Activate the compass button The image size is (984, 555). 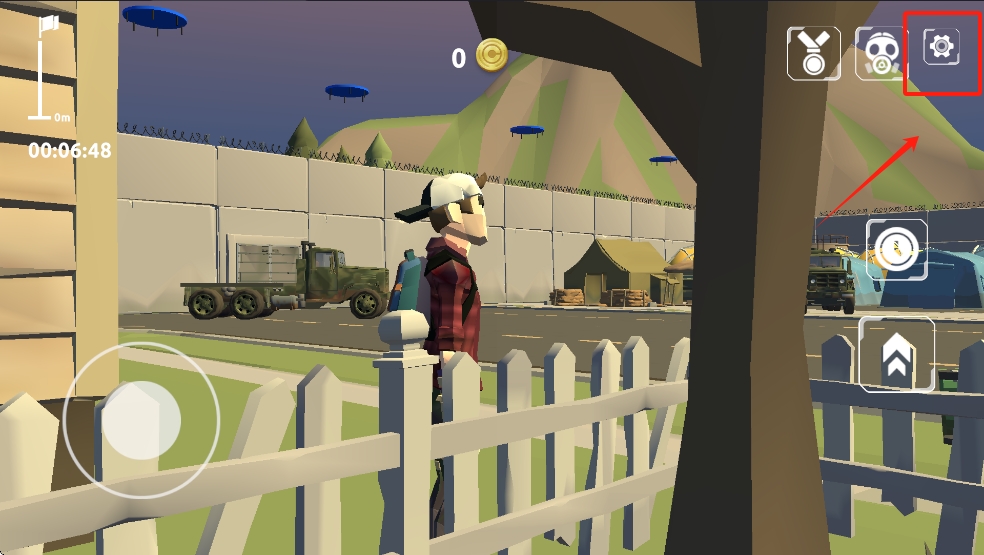pyautogui.click(x=897, y=249)
